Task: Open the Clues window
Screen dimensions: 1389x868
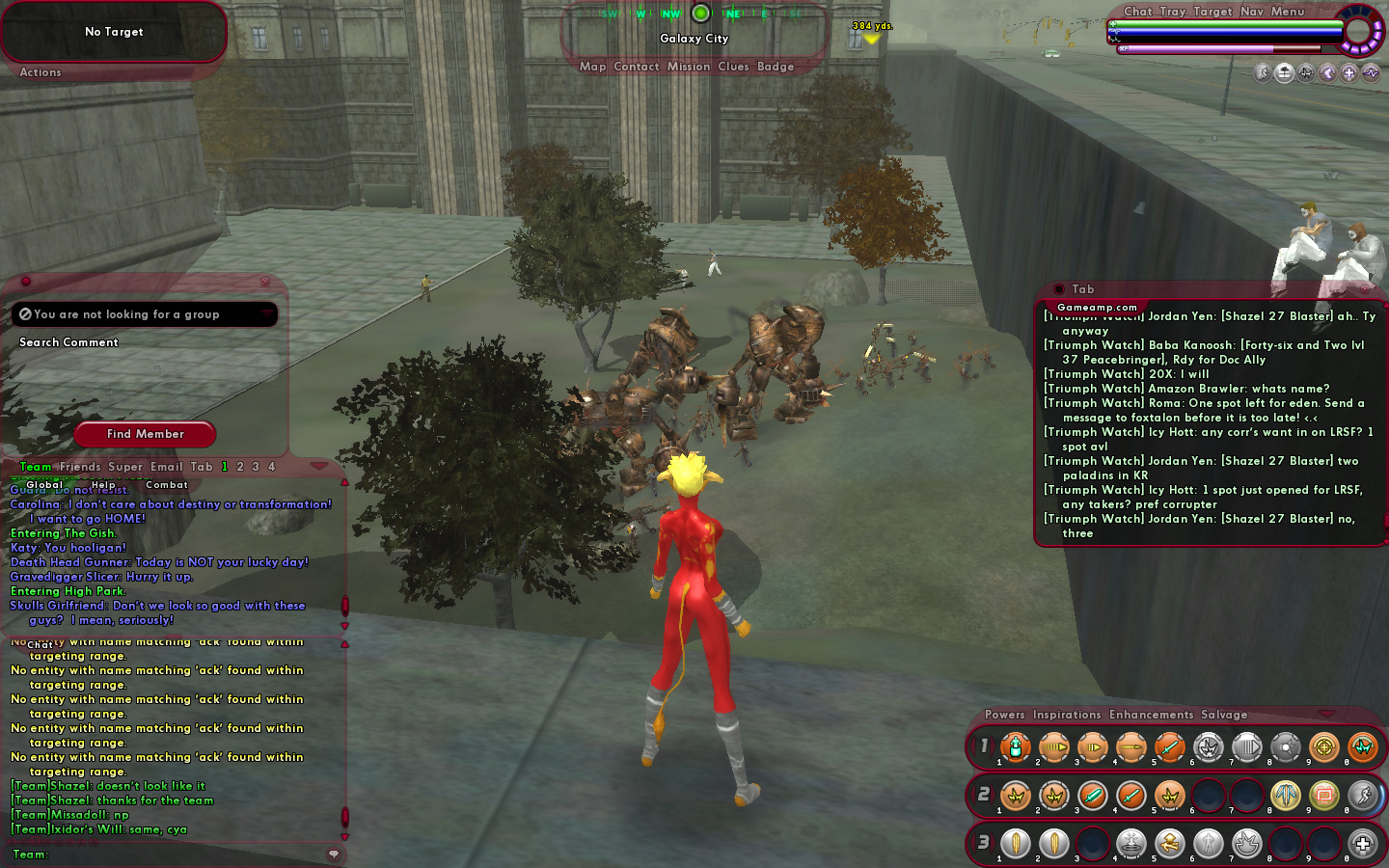Action: point(733,67)
